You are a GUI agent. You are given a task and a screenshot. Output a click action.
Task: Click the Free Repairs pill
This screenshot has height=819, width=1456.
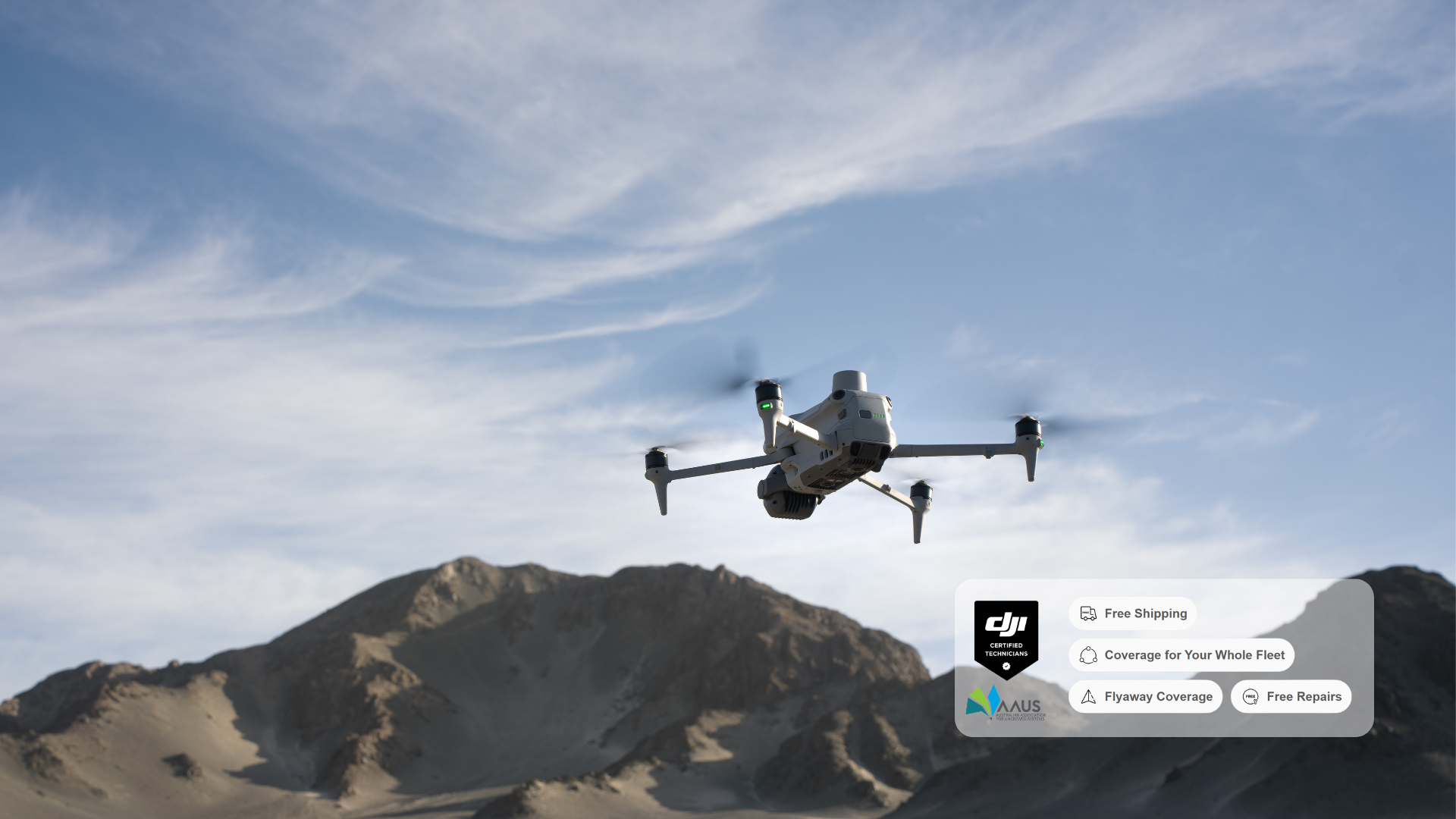1291,697
